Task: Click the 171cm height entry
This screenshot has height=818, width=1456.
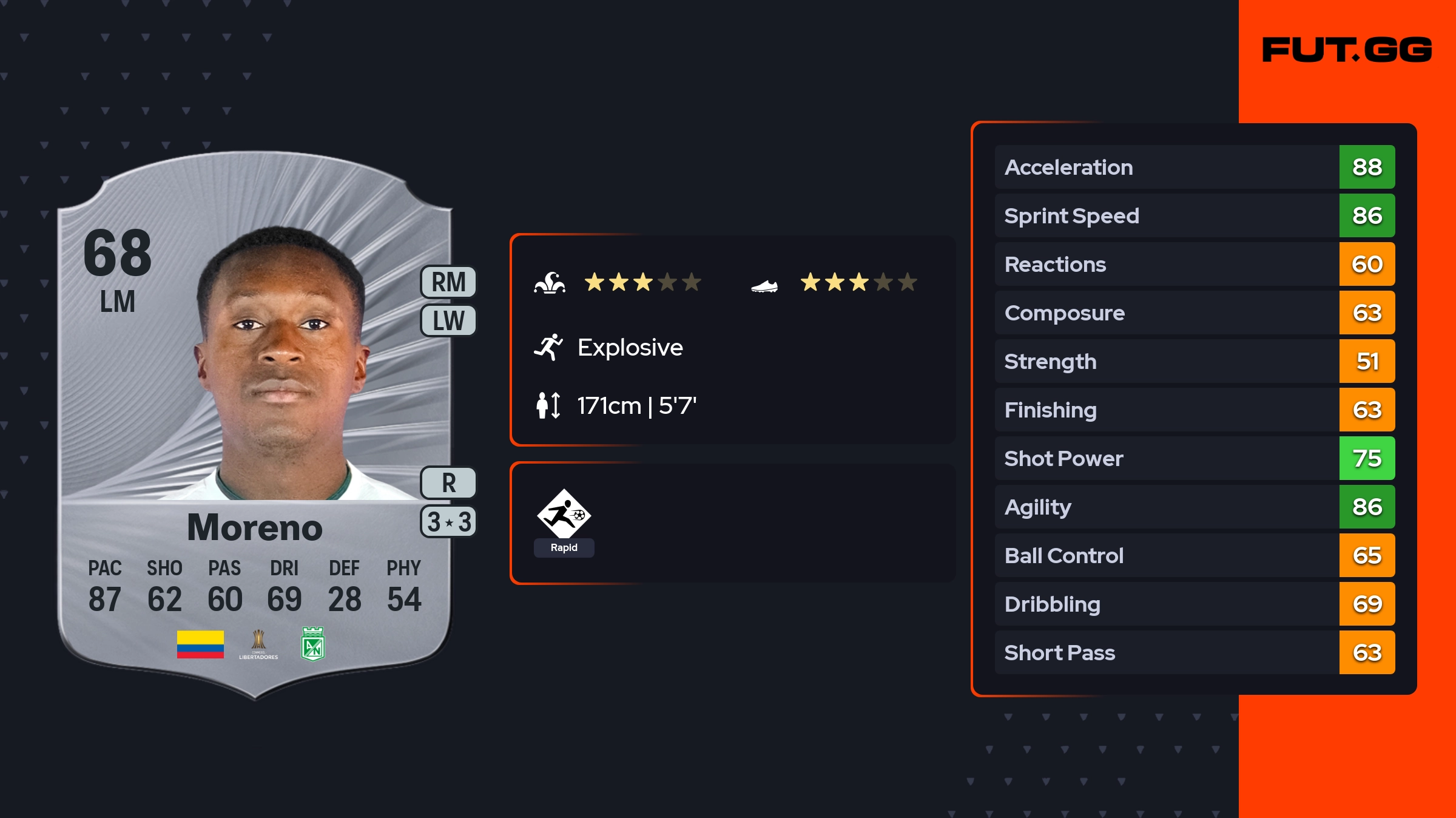Action: pos(636,405)
